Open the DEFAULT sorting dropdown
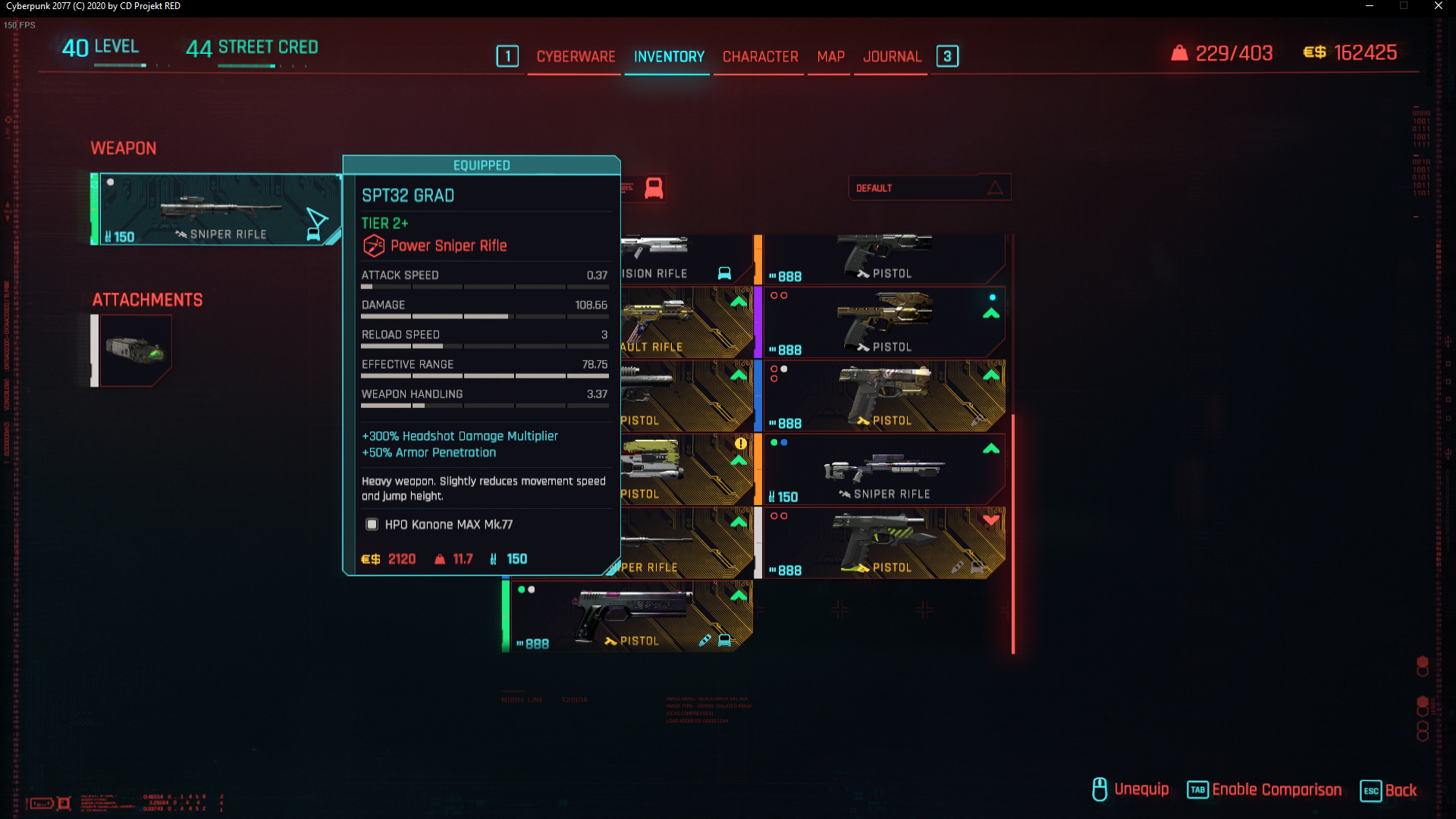 (910, 188)
